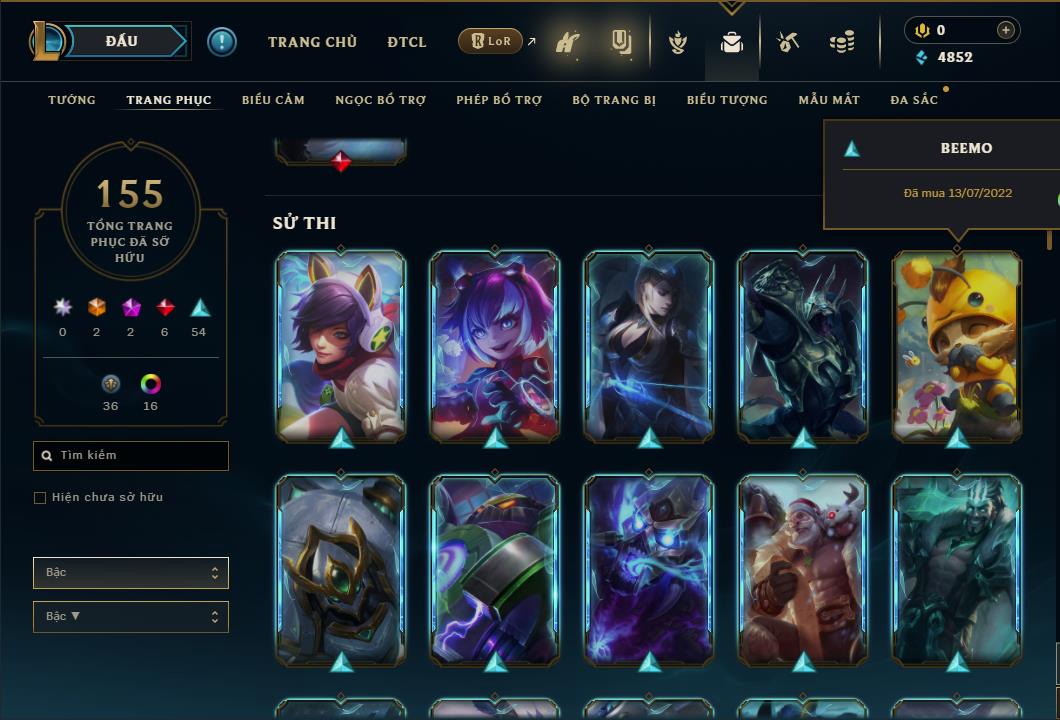
Task: Open the NGỌC BỔ TRỢ tab
Action: (380, 100)
